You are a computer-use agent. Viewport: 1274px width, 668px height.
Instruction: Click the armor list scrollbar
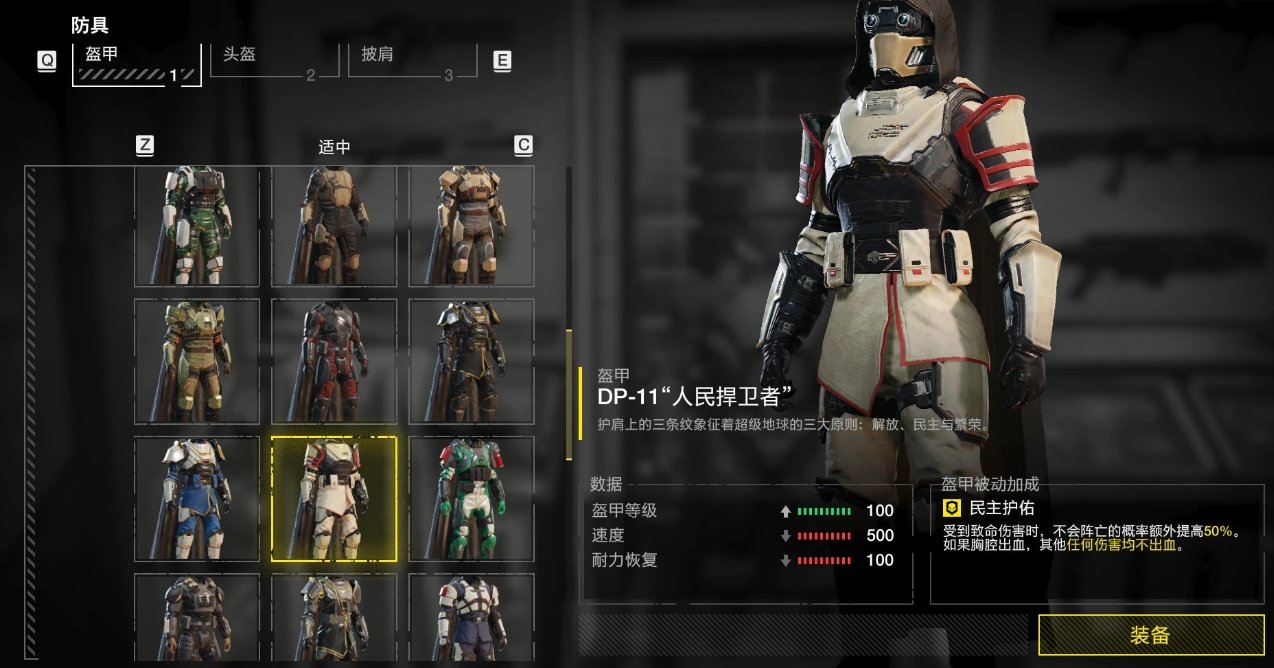click(569, 398)
